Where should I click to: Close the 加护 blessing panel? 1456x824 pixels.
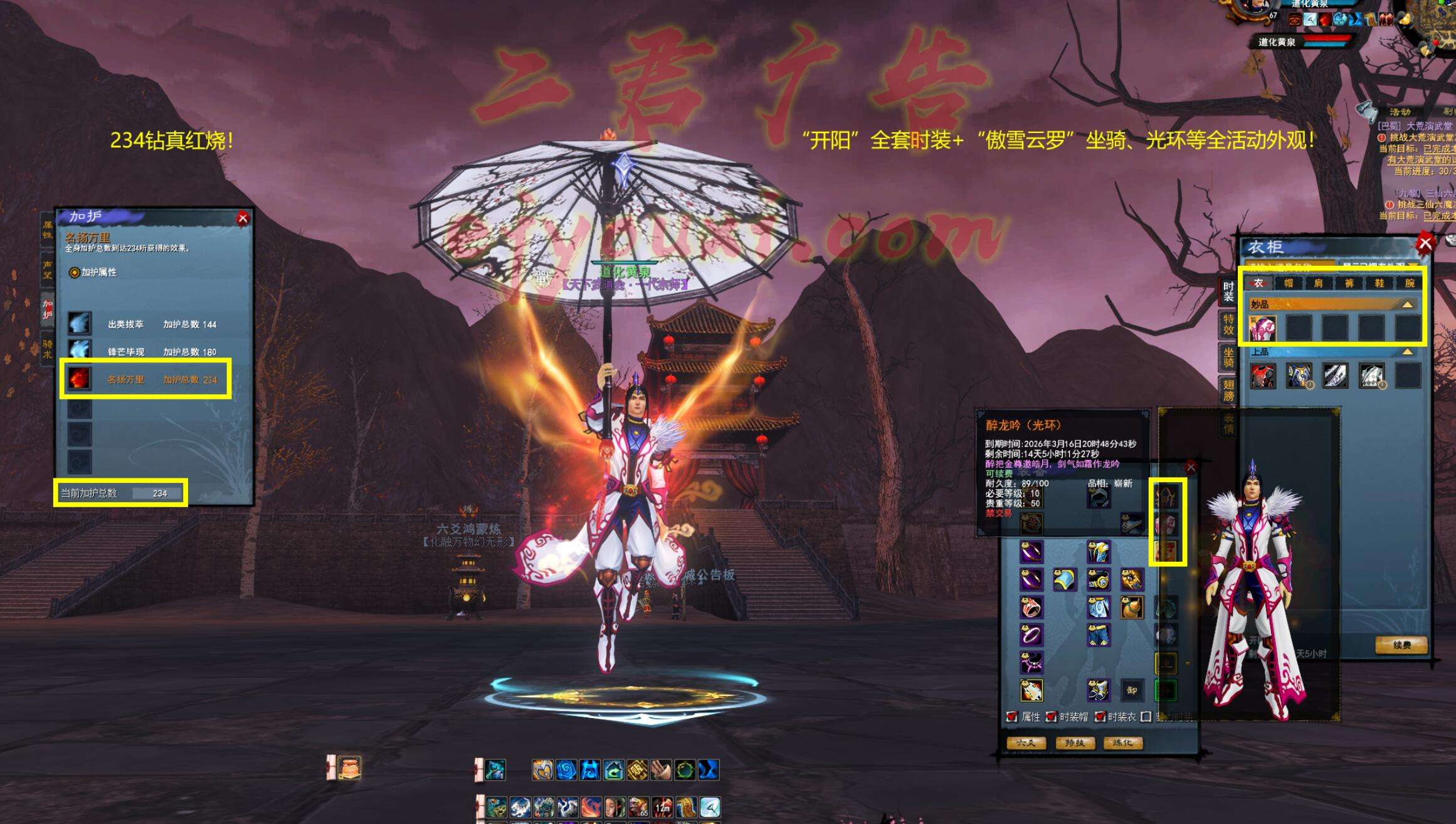[243, 218]
